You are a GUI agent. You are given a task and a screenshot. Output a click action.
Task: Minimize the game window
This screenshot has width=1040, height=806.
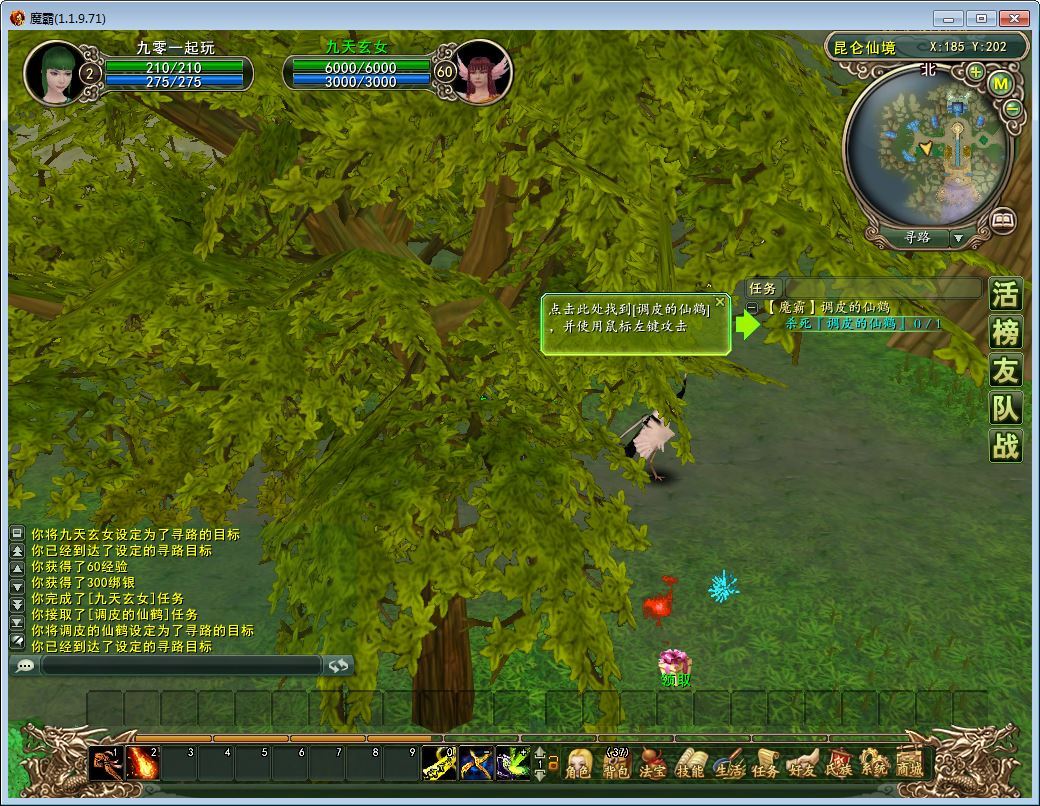(x=948, y=18)
